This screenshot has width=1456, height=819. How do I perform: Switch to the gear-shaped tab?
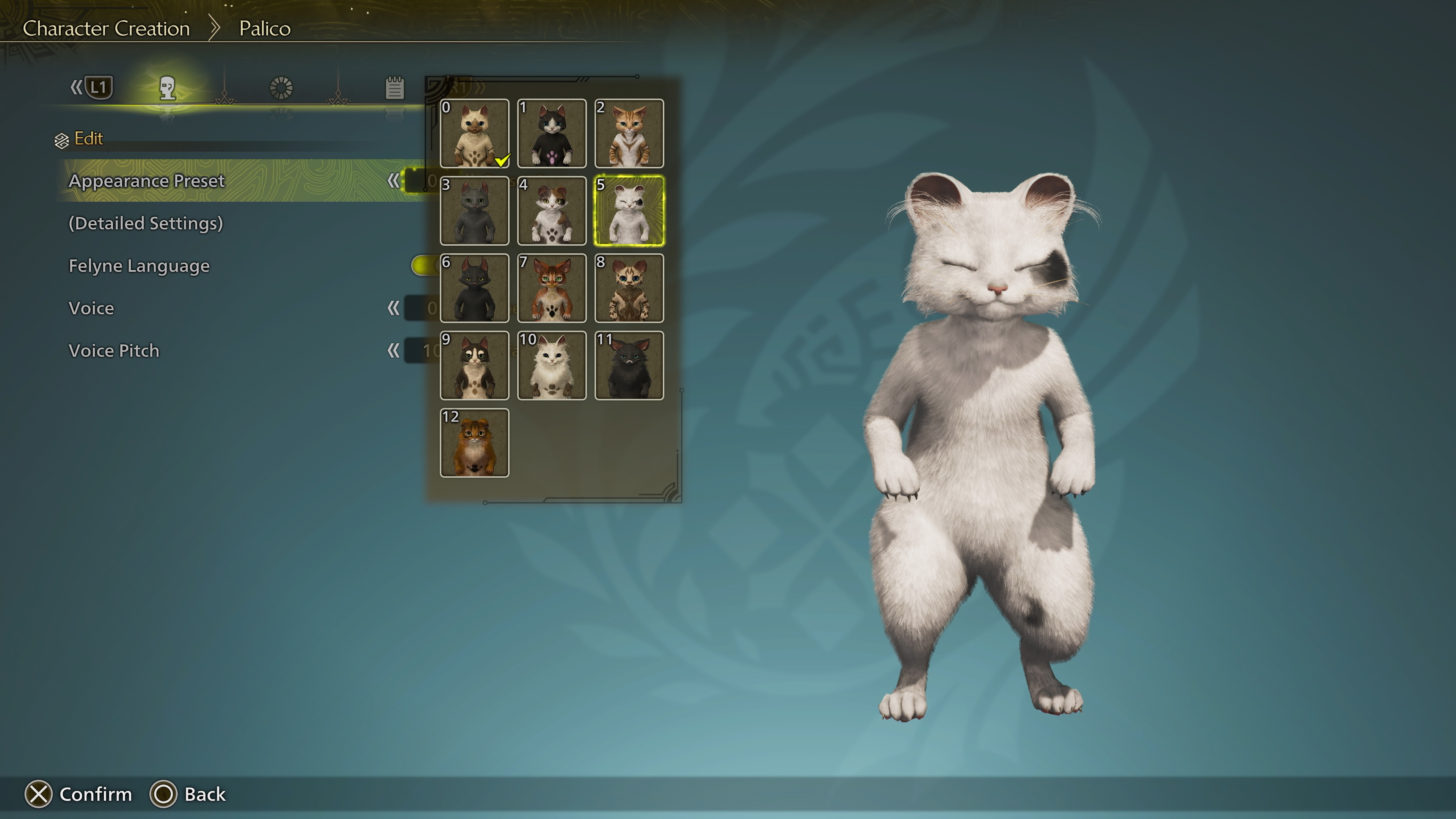(x=281, y=88)
